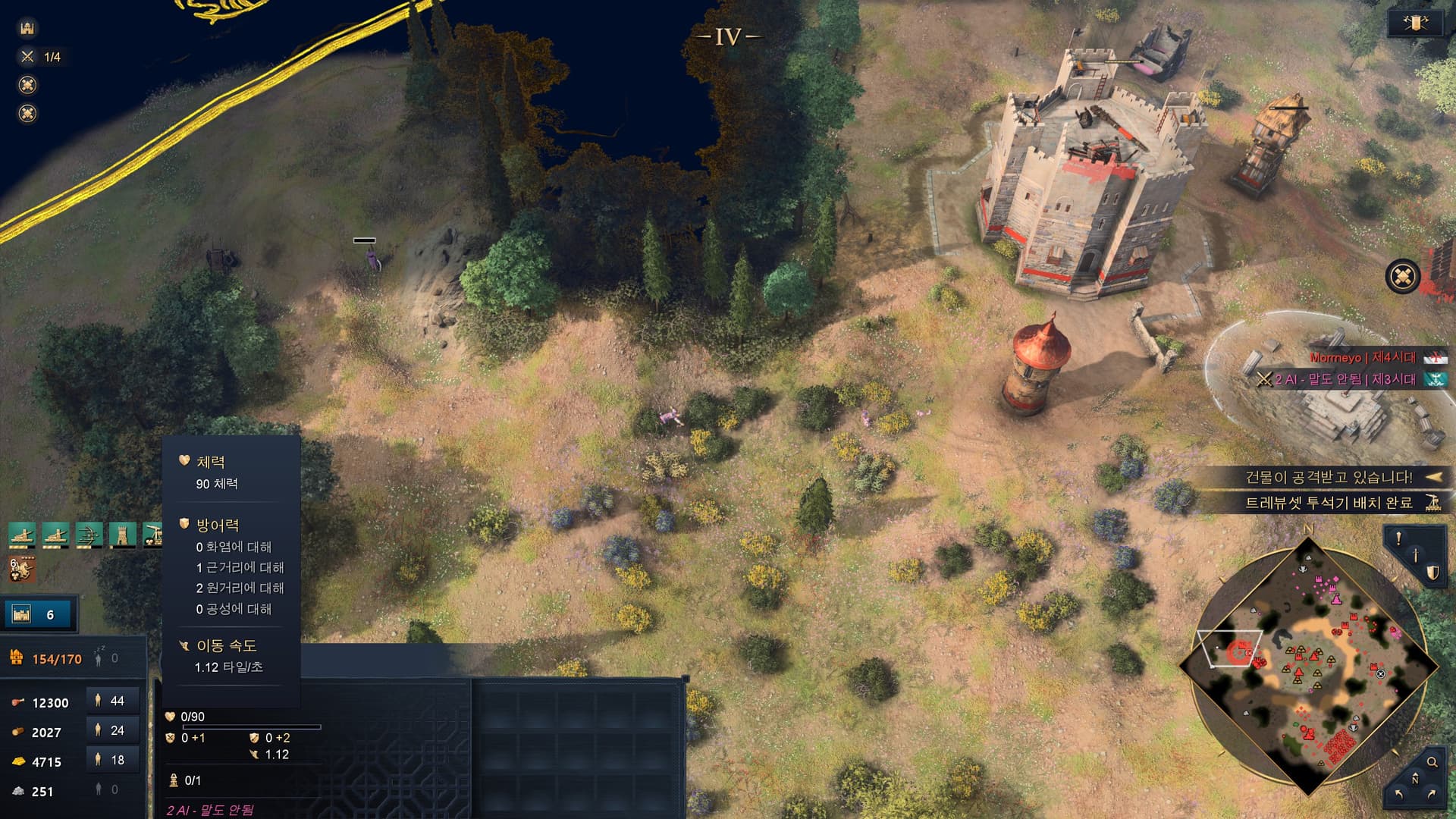Click the magnifier zoom button near minimap
1456x819 pixels.
[1432, 762]
